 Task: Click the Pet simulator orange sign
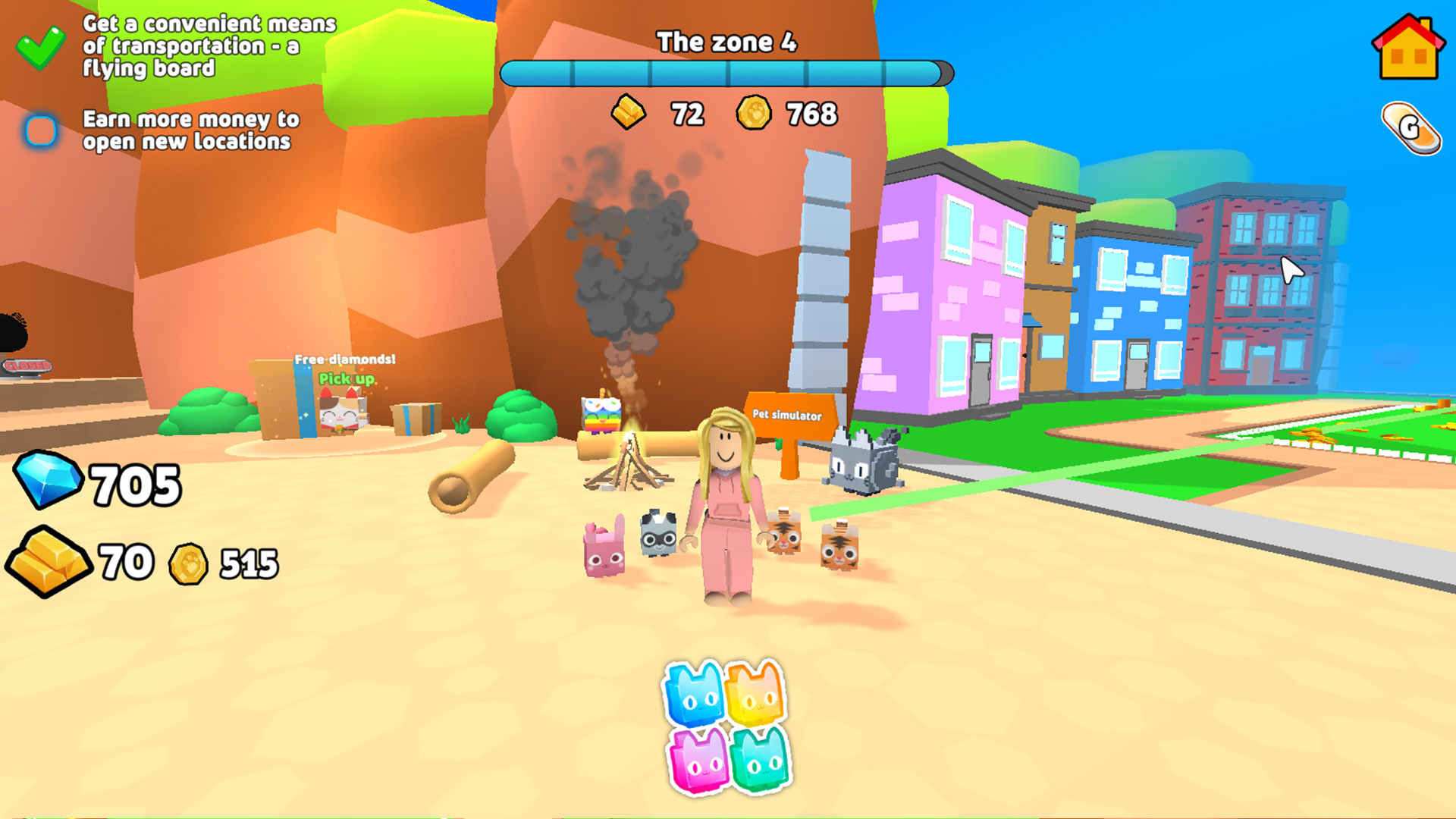coord(787,416)
